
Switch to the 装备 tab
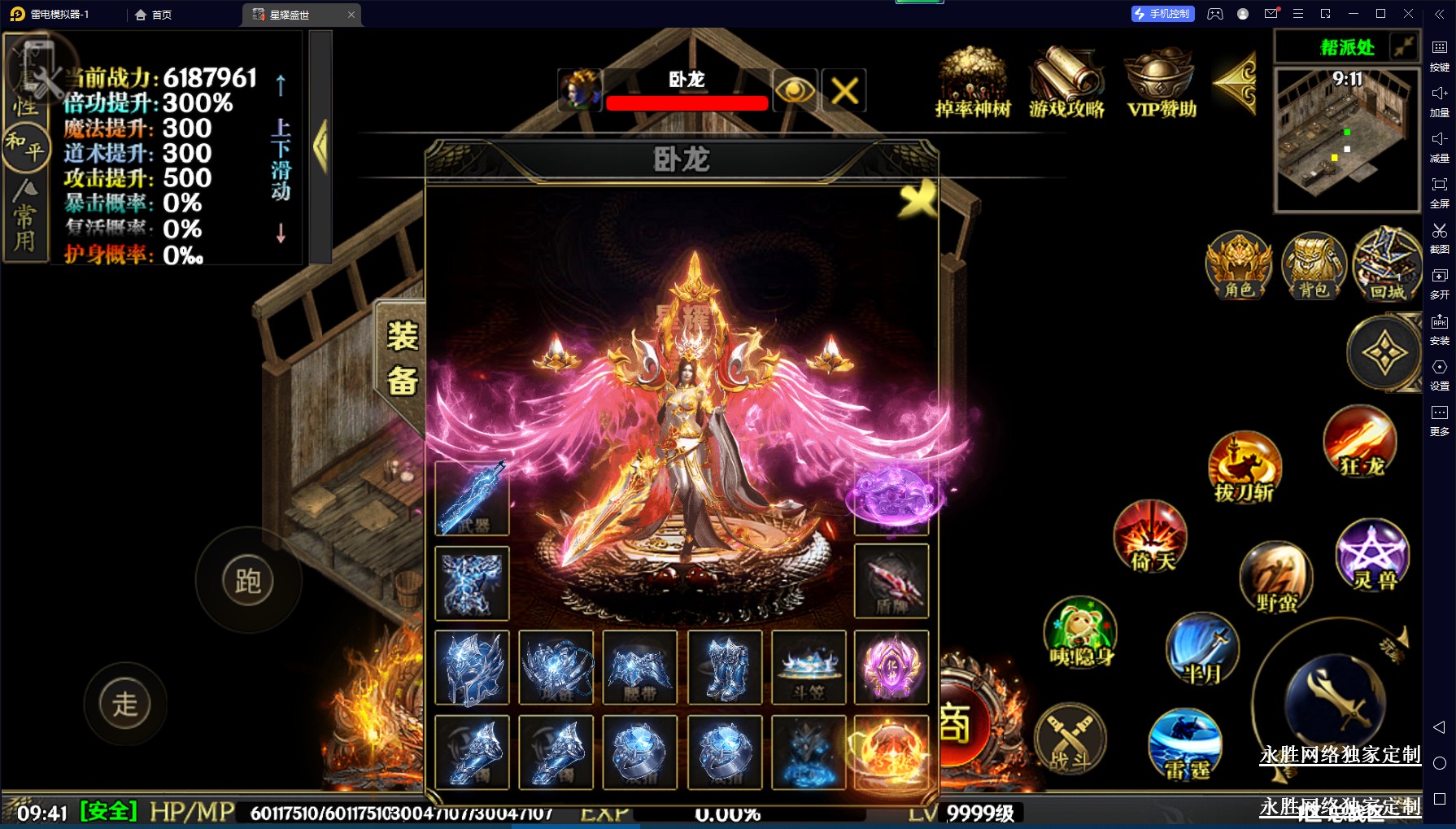pos(402,359)
